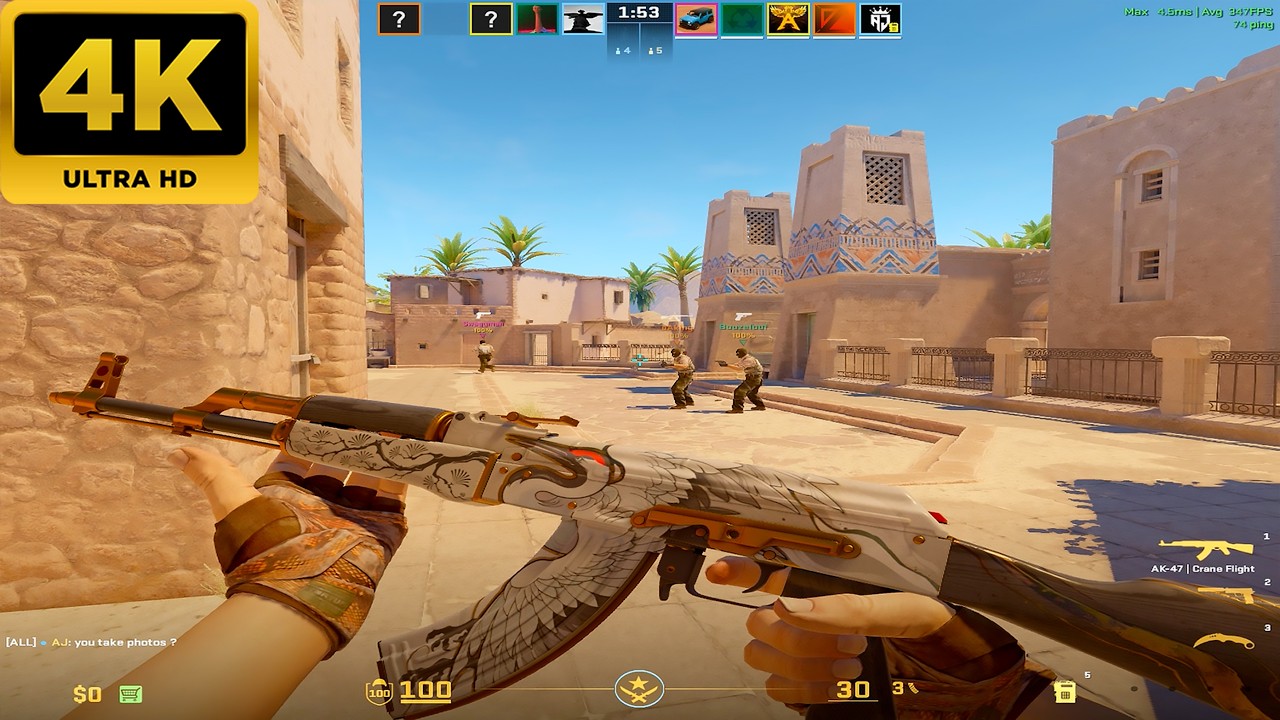This screenshot has width=1280, height=720.
Task: Click the dark green player avatar
Action: click(x=742, y=19)
